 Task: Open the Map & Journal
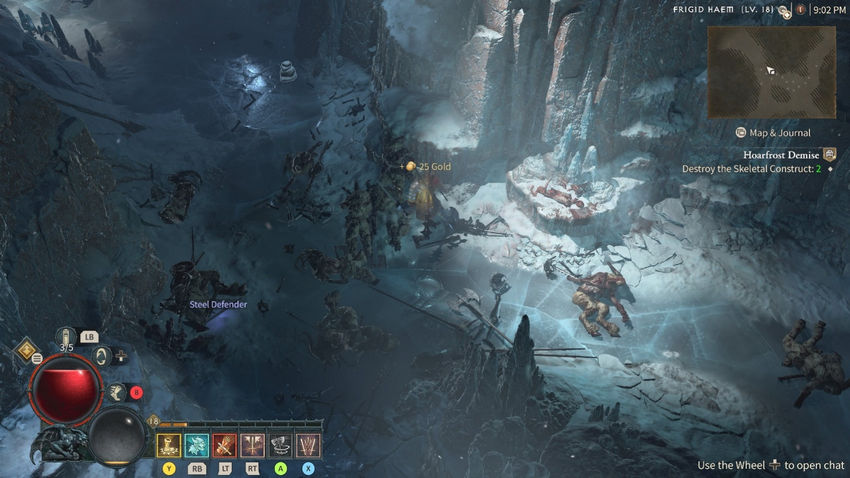(773, 132)
